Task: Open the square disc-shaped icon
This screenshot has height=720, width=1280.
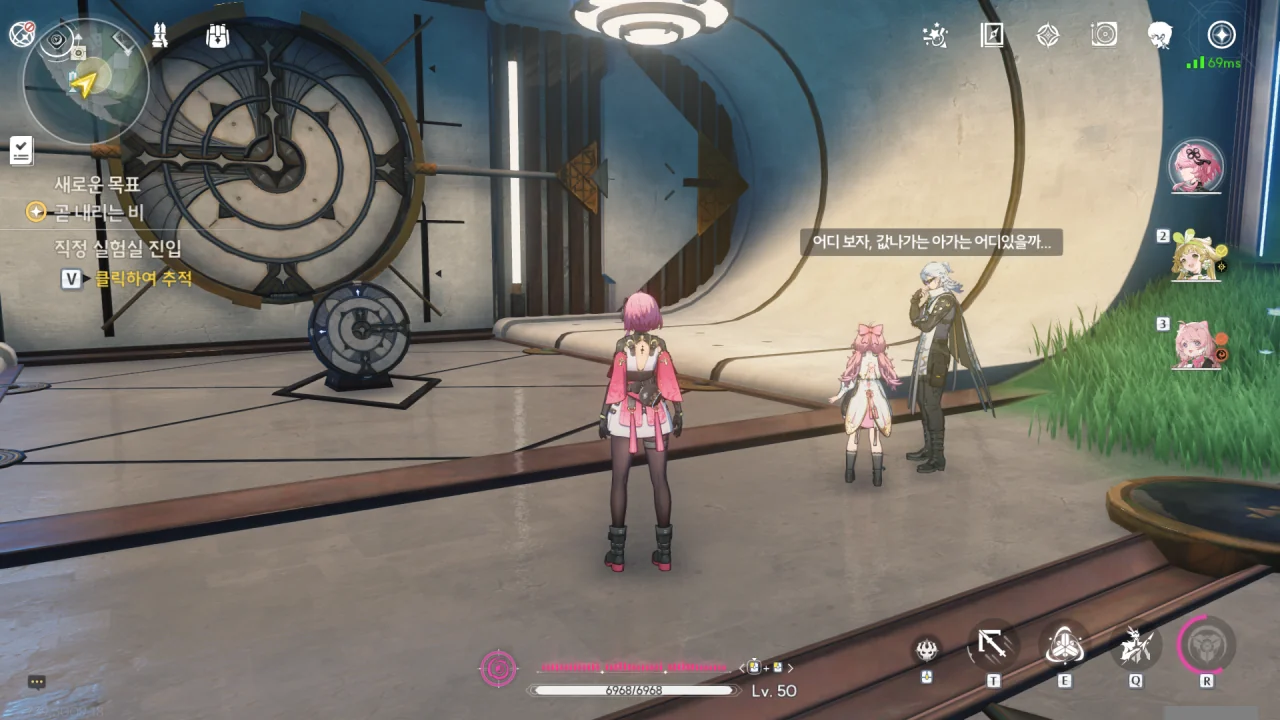Action: coord(1104,36)
